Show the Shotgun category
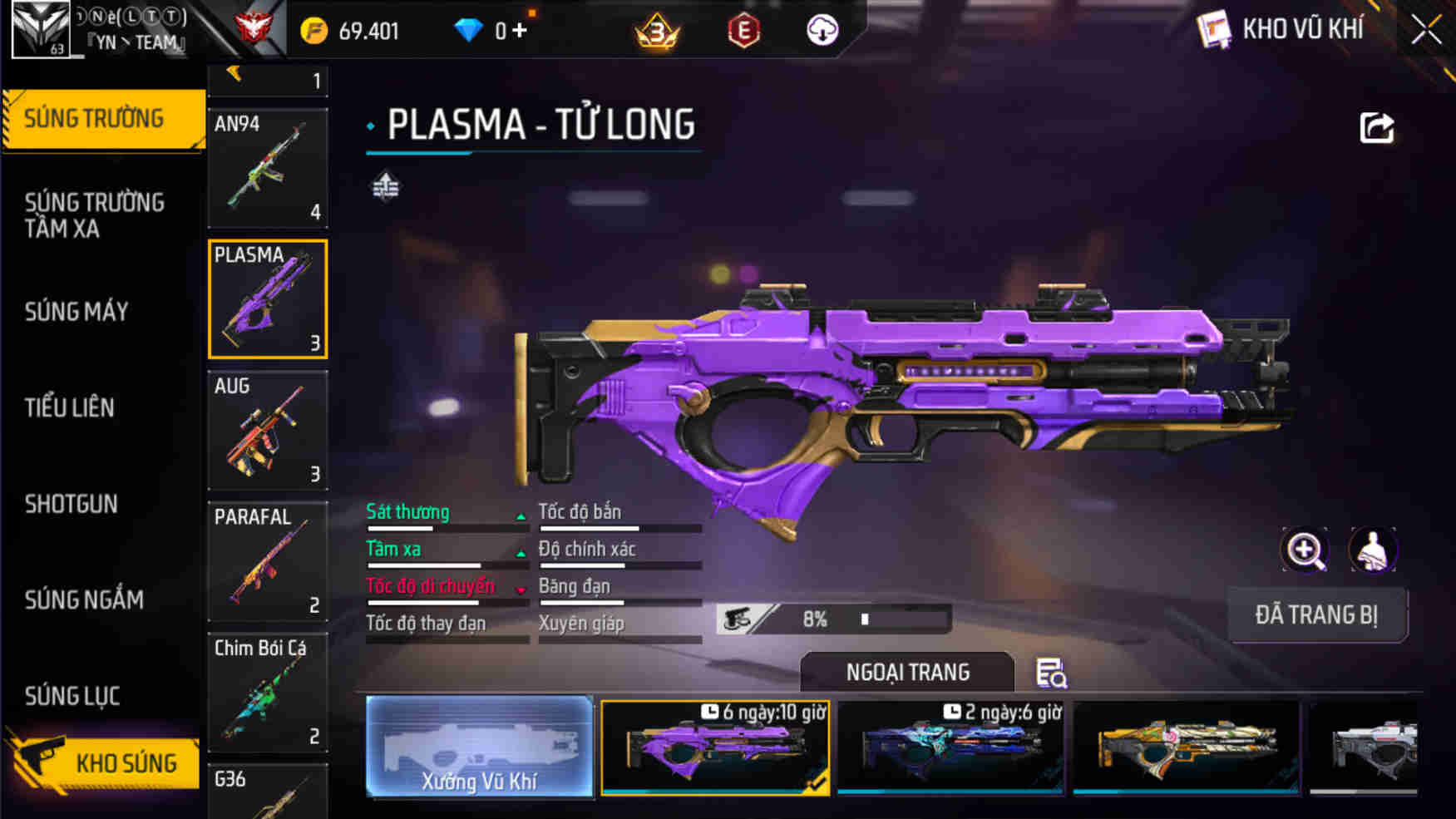This screenshot has height=819, width=1456. (72, 504)
